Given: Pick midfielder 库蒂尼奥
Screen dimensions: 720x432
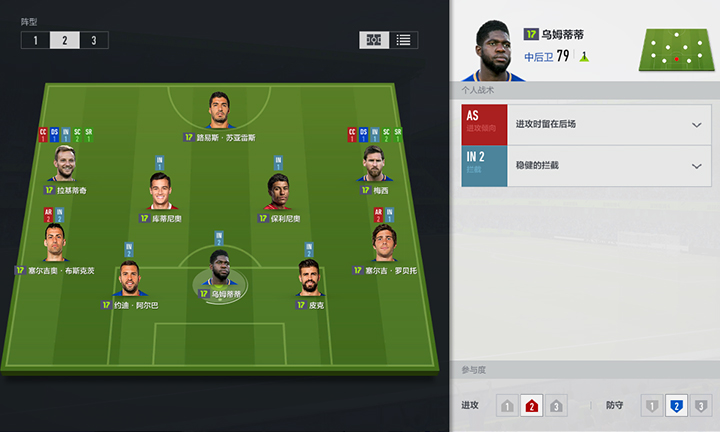Looking at the screenshot, I should click(x=160, y=192).
